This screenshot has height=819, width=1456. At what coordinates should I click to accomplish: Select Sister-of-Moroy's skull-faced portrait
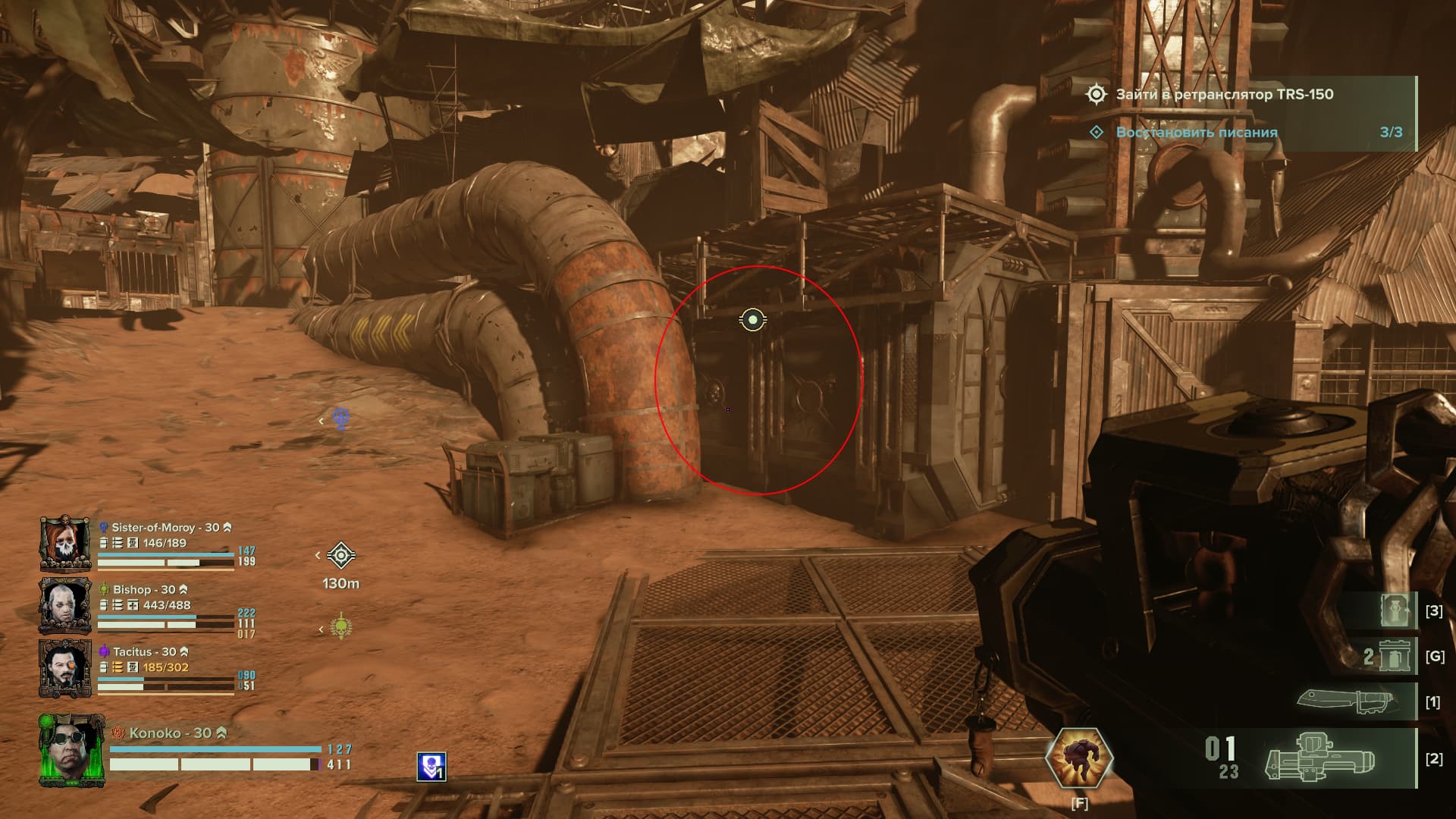66,543
